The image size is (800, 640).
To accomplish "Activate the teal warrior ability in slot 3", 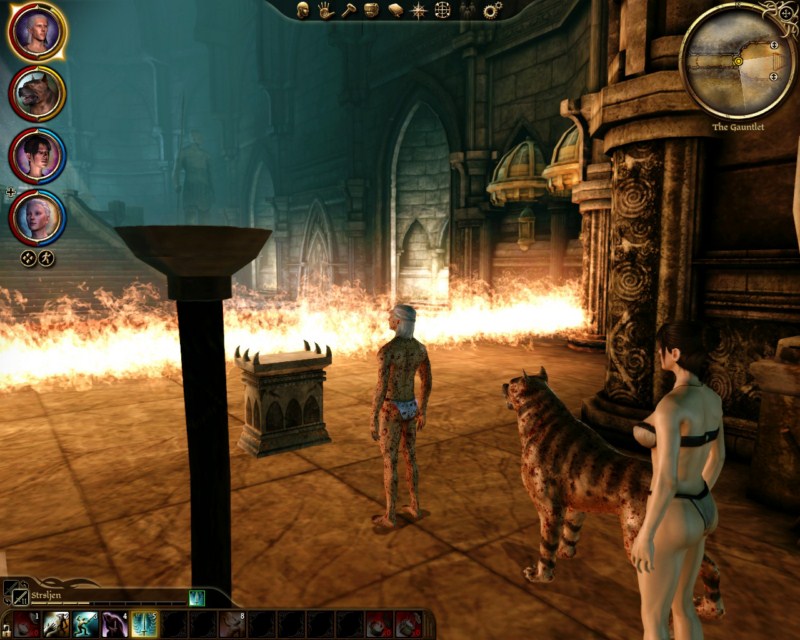I will pos(86,624).
